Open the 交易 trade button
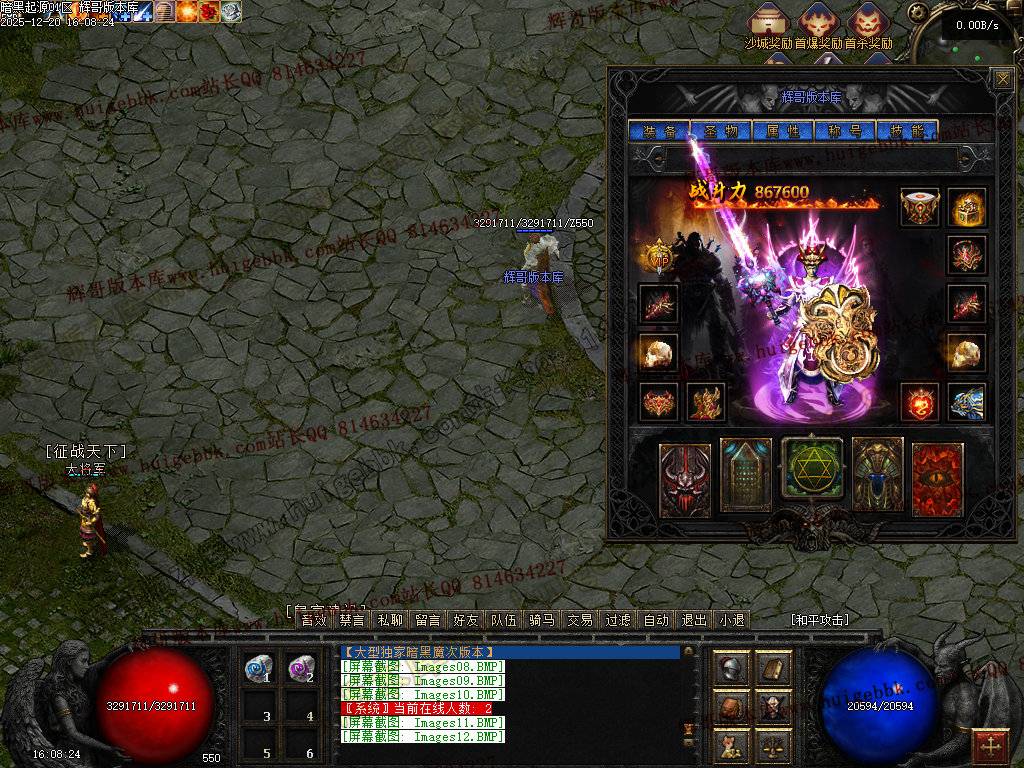 (x=580, y=620)
